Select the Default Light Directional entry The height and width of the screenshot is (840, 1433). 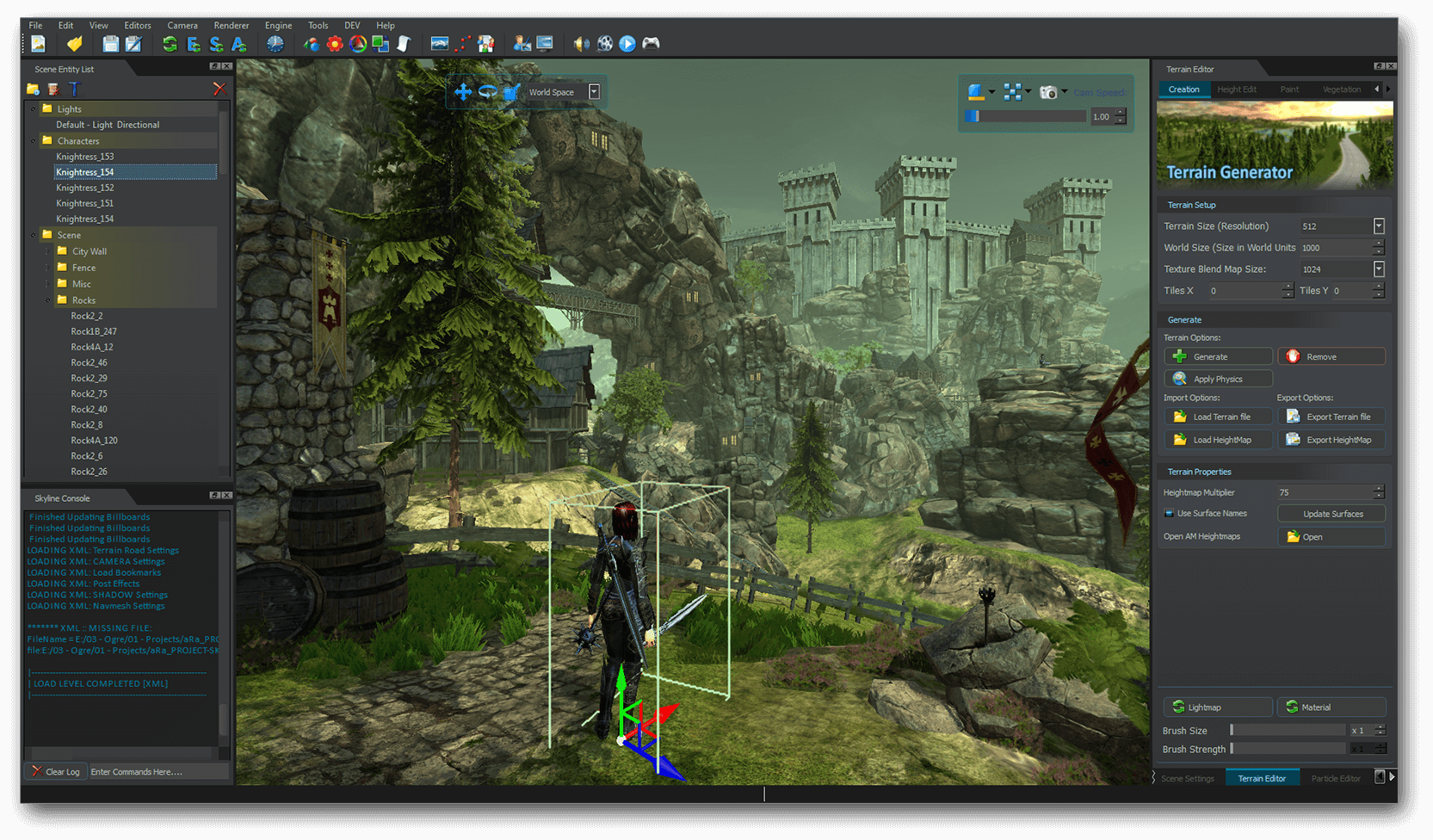[108, 125]
